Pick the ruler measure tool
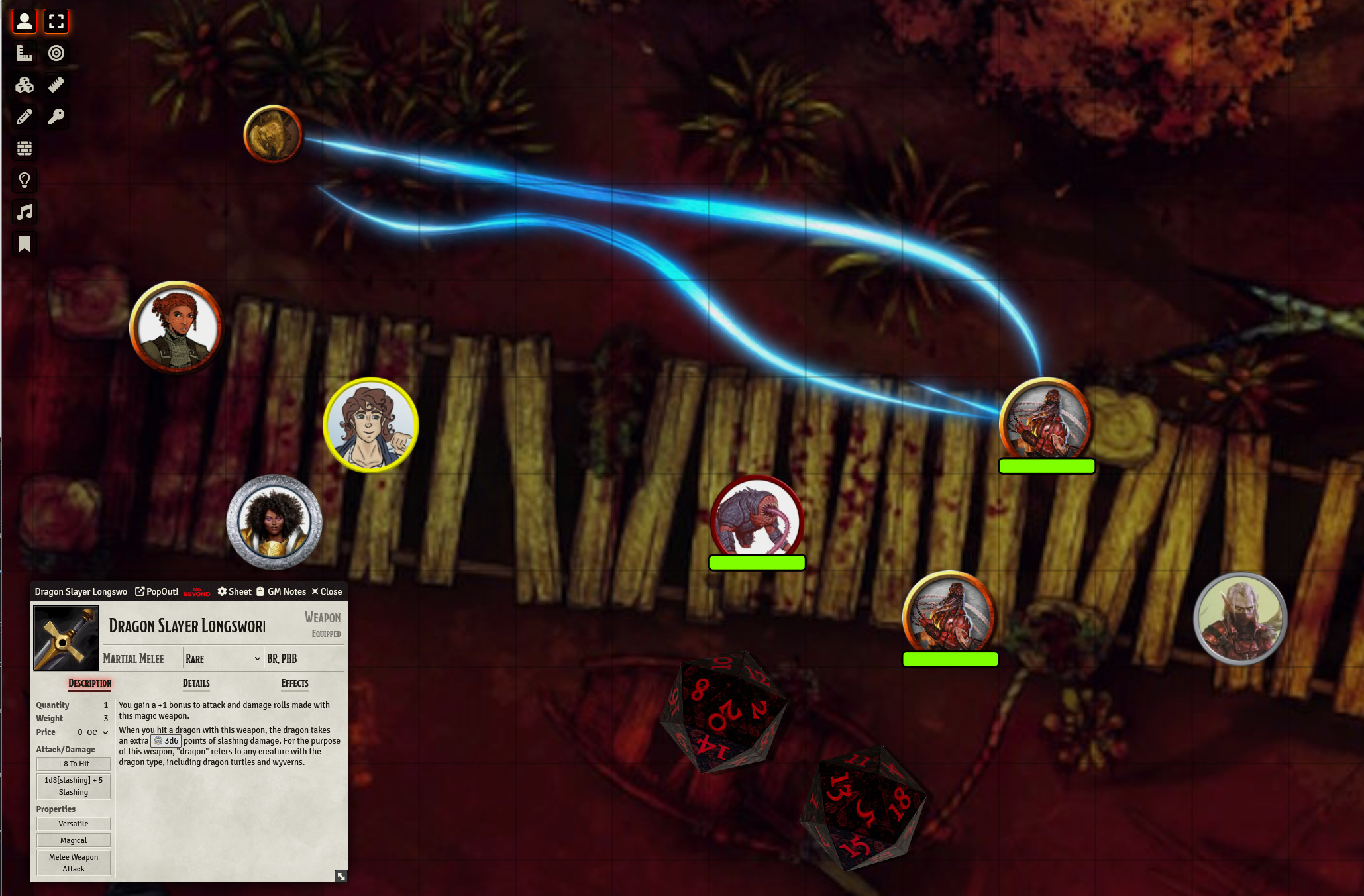This screenshot has width=1364, height=896. [x=56, y=85]
